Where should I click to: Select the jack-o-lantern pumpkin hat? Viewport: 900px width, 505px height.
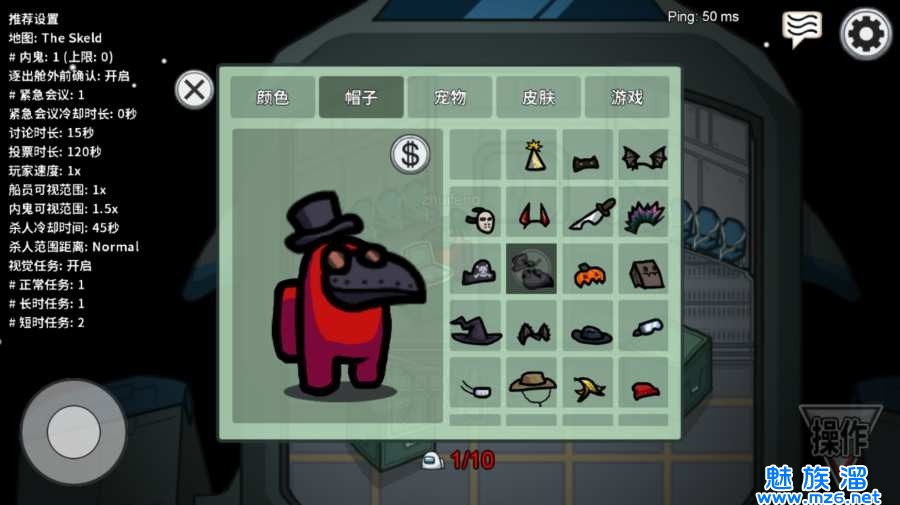click(x=588, y=271)
